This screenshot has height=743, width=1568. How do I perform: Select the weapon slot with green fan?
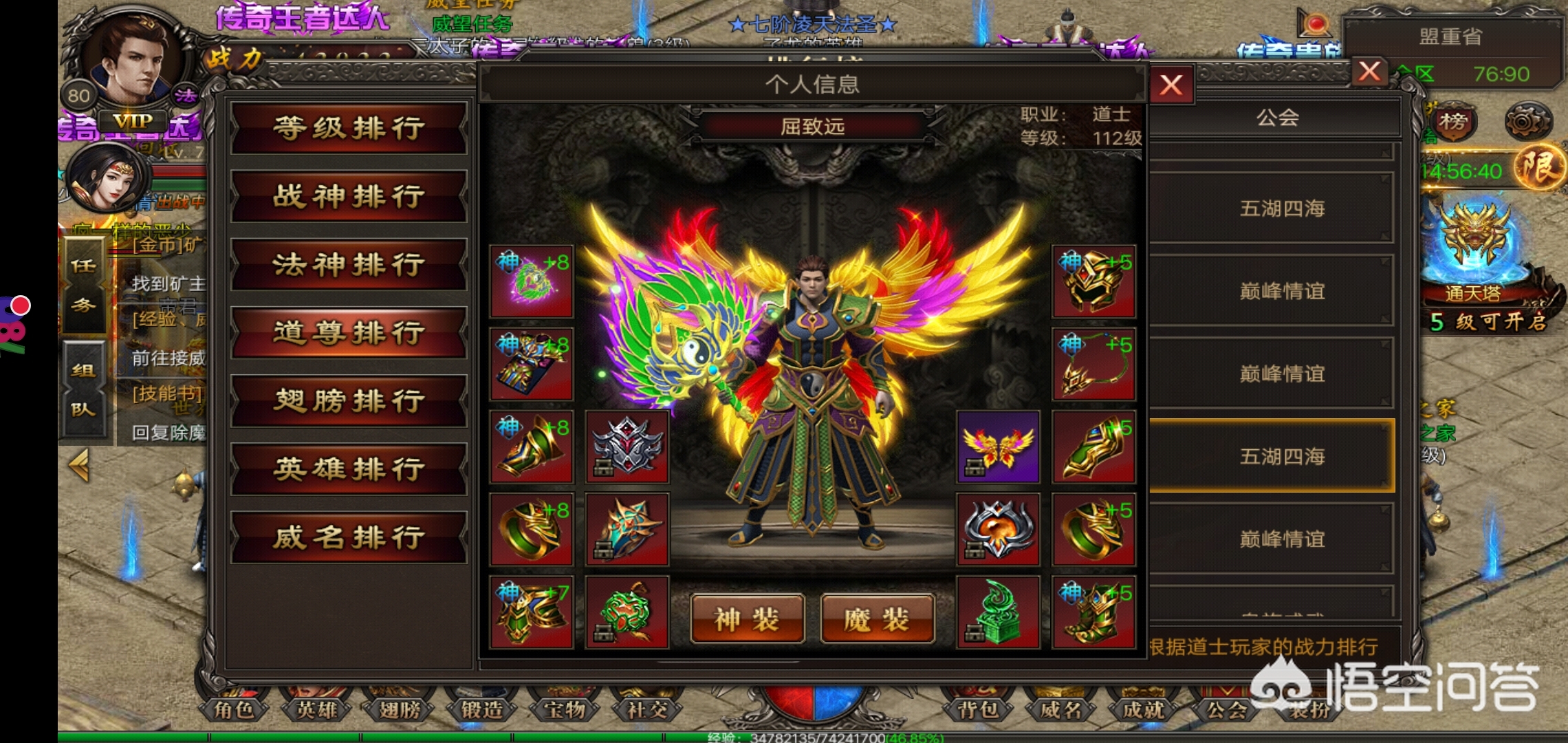point(531,281)
